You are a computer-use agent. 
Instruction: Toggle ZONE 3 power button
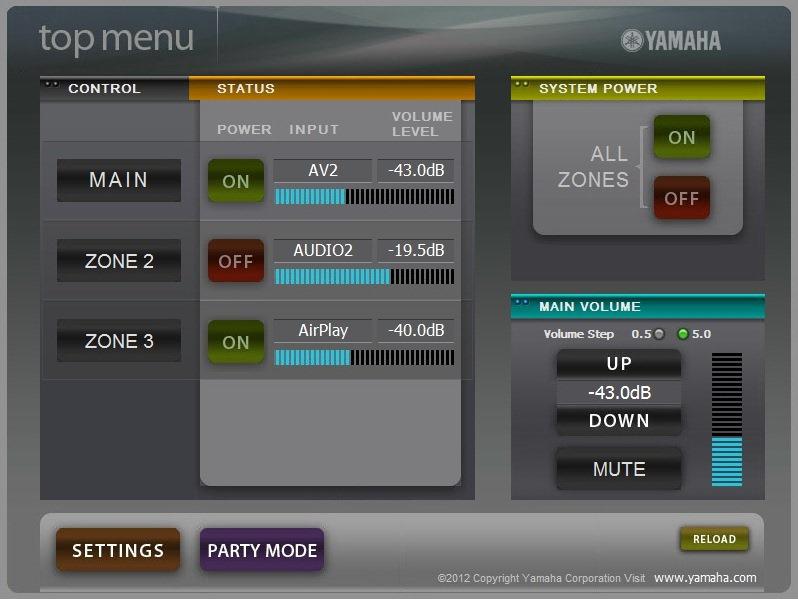click(236, 342)
